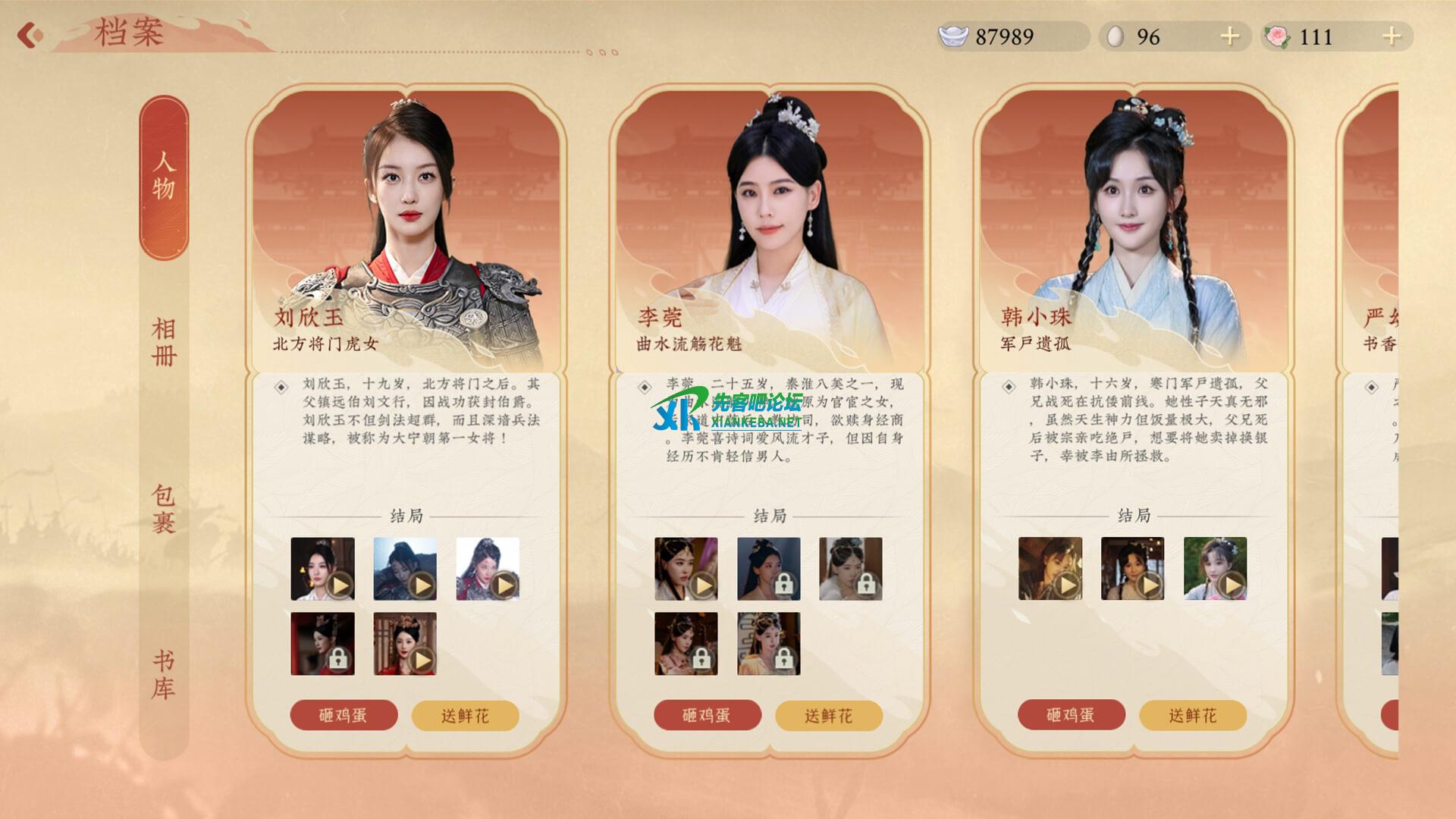The image size is (1456, 819).
Task: Add more flowers with the plus button
Action: point(1391,36)
